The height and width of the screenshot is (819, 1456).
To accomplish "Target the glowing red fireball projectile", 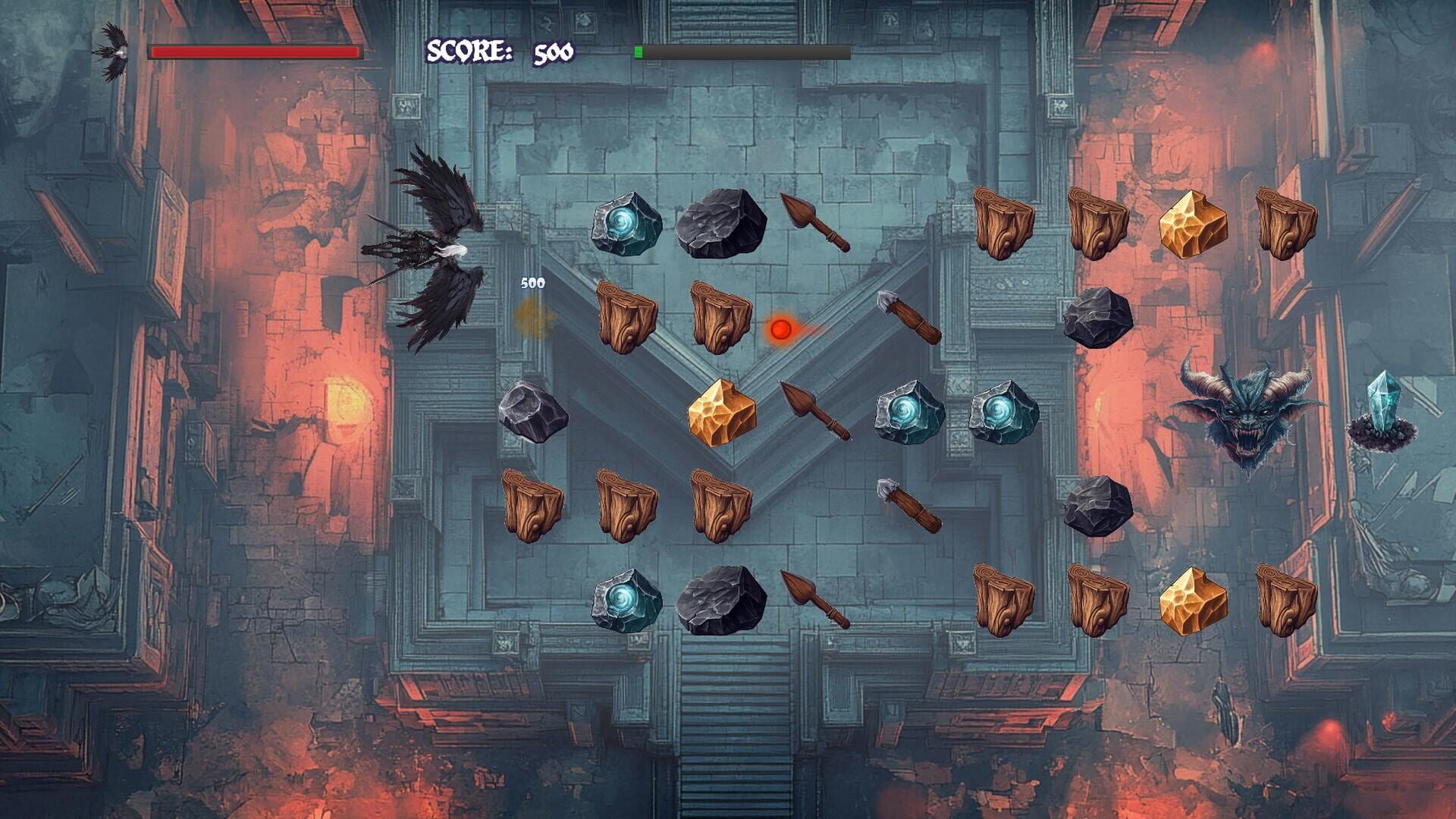I will point(781,329).
